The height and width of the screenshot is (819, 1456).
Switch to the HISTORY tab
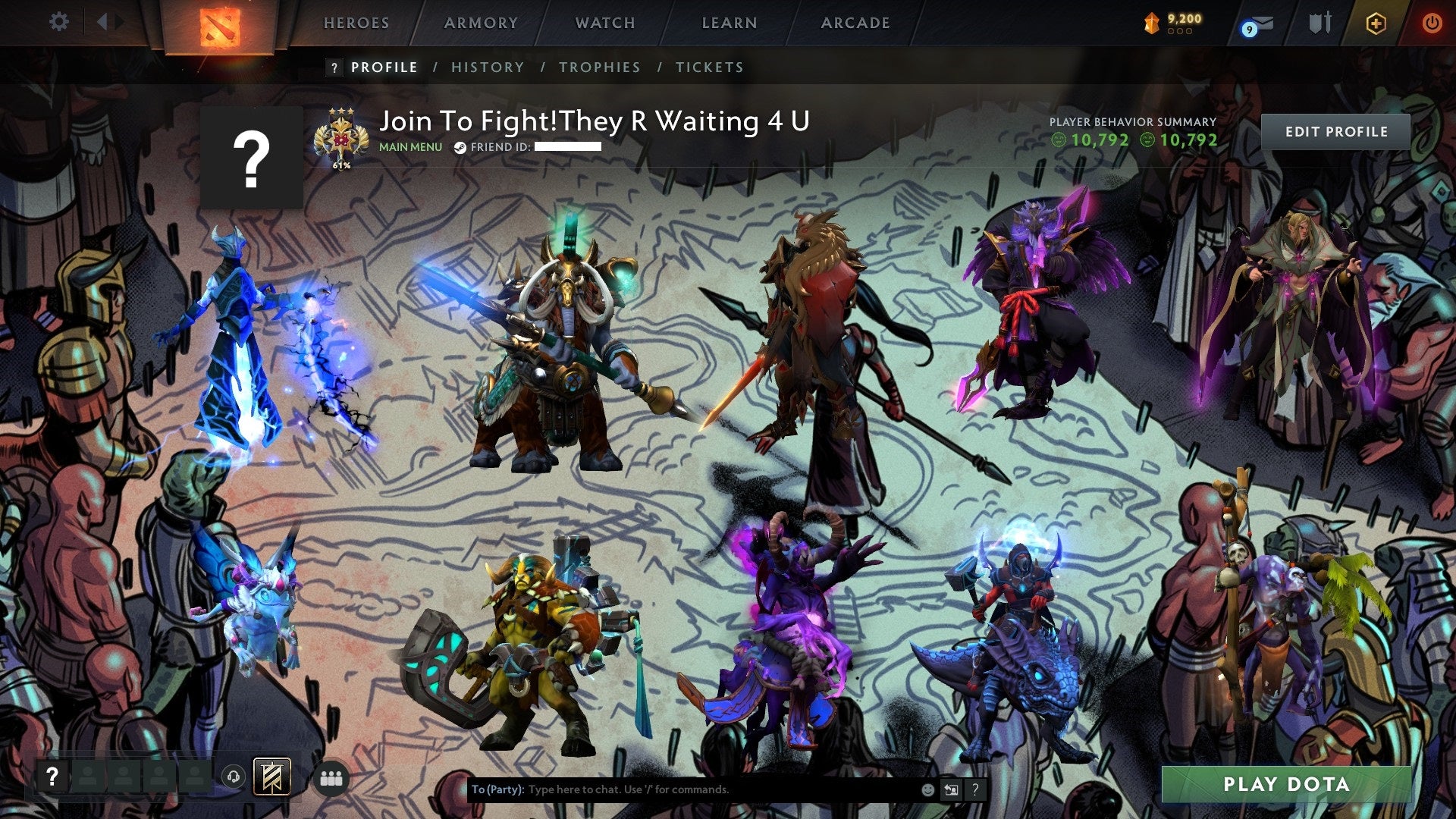pyautogui.click(x=488, y=67)
